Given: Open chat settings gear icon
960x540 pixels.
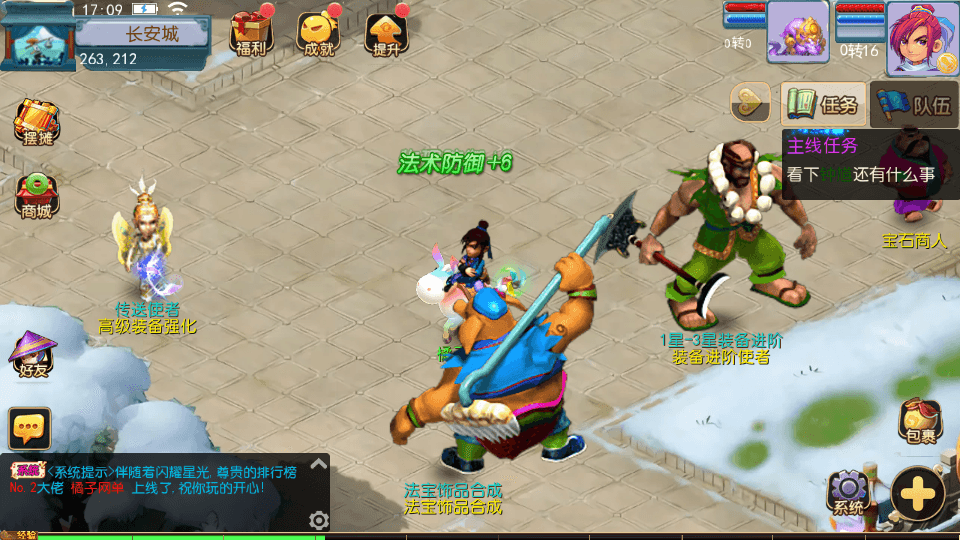Looking at the screenshot, I should click(318, 520).
